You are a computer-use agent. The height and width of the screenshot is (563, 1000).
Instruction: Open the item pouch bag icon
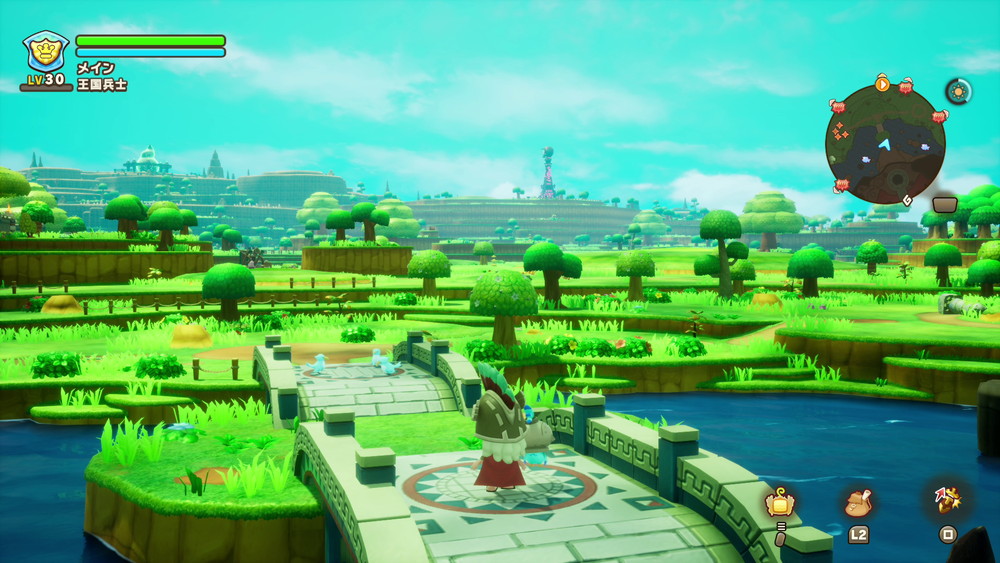(858, 503)
